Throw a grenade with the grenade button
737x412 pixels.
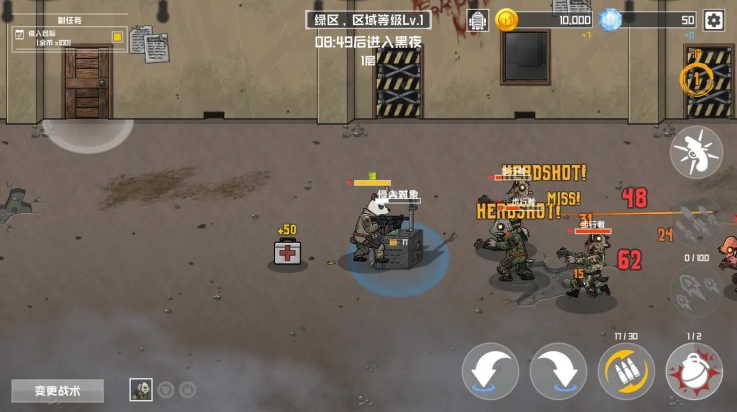(694, 371)
